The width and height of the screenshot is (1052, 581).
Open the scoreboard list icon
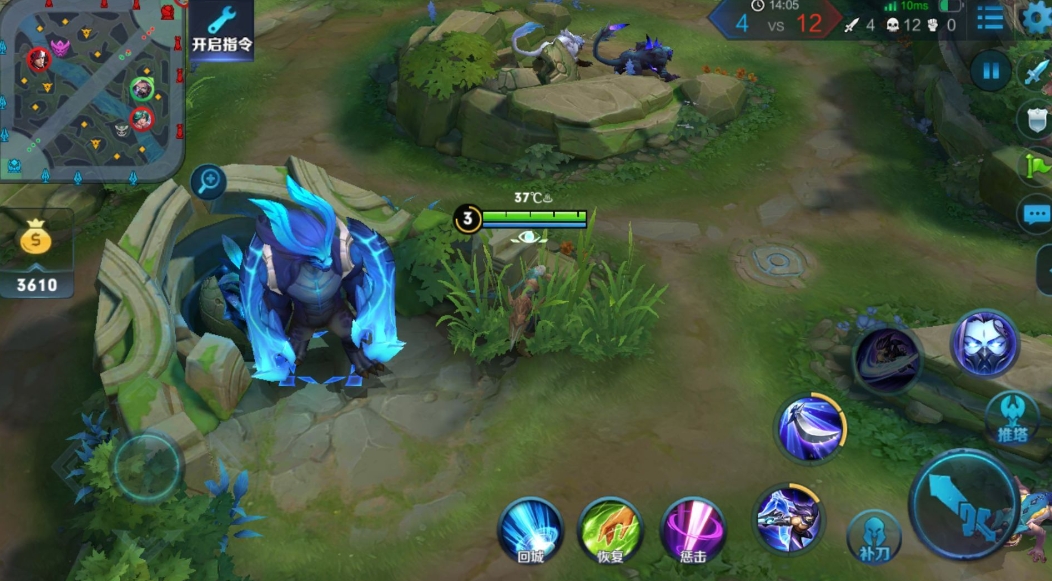pos(990,19)
